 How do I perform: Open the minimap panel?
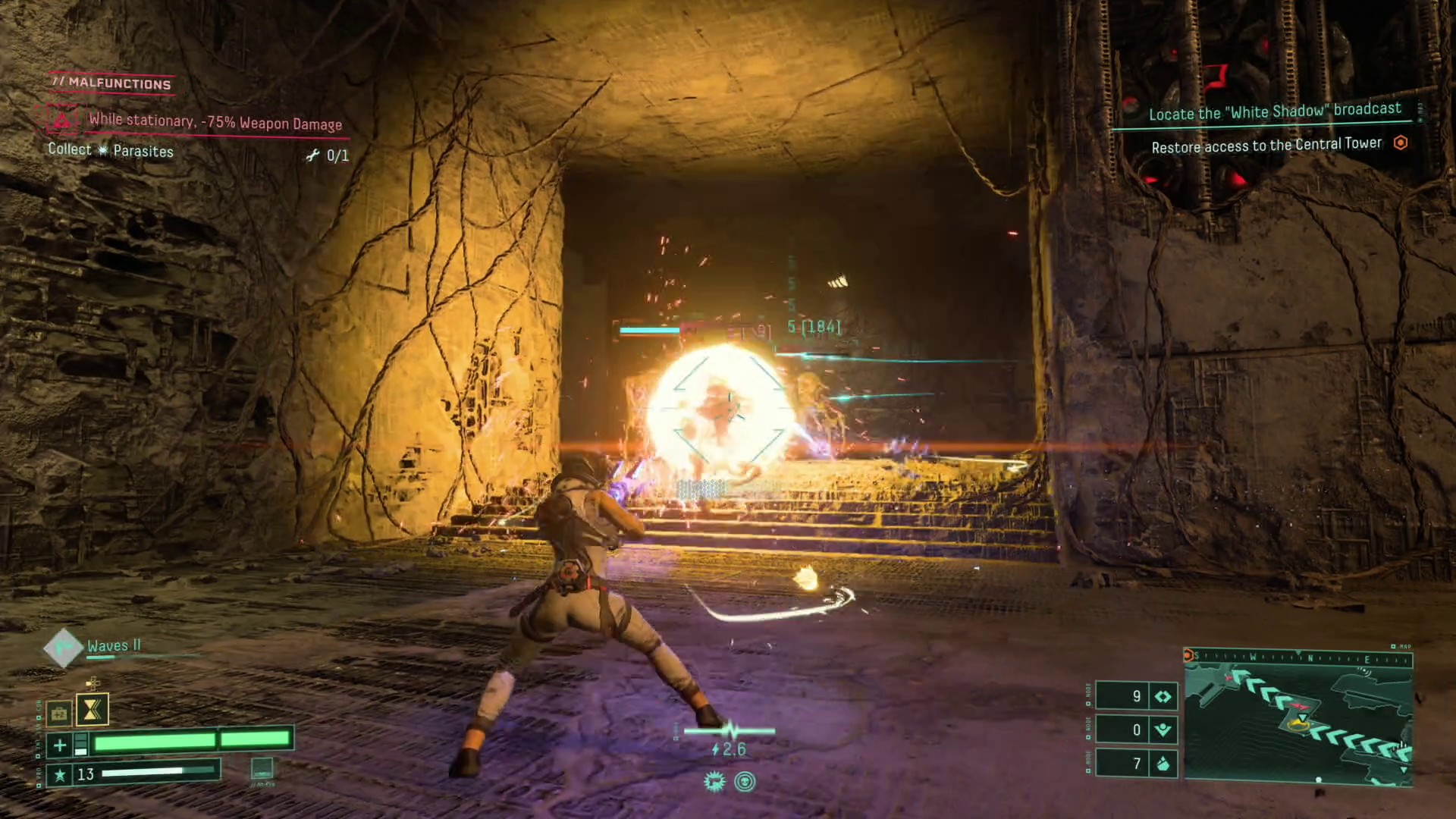(x=1298, y=720)
